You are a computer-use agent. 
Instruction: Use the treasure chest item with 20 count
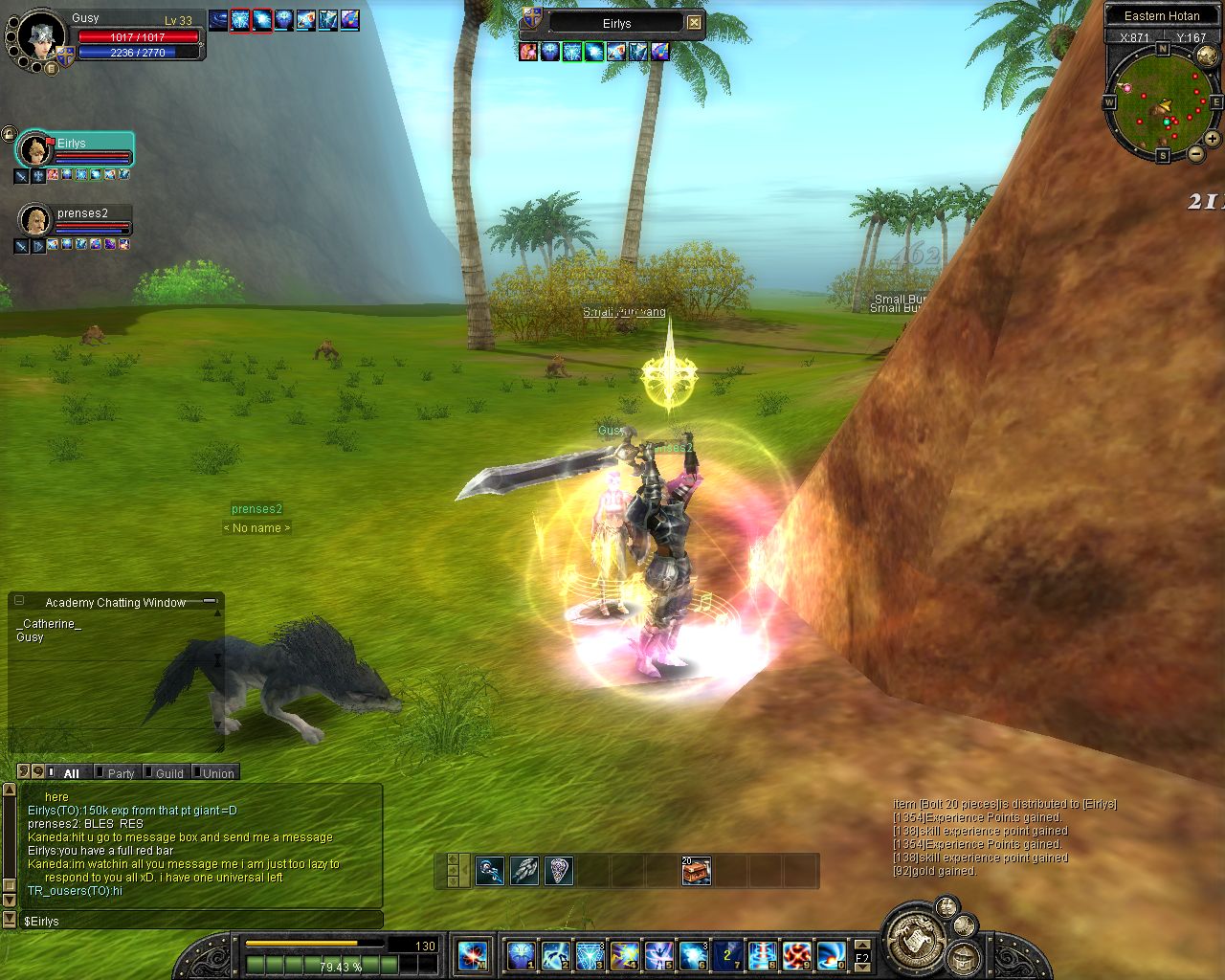[x=696, y=871]
